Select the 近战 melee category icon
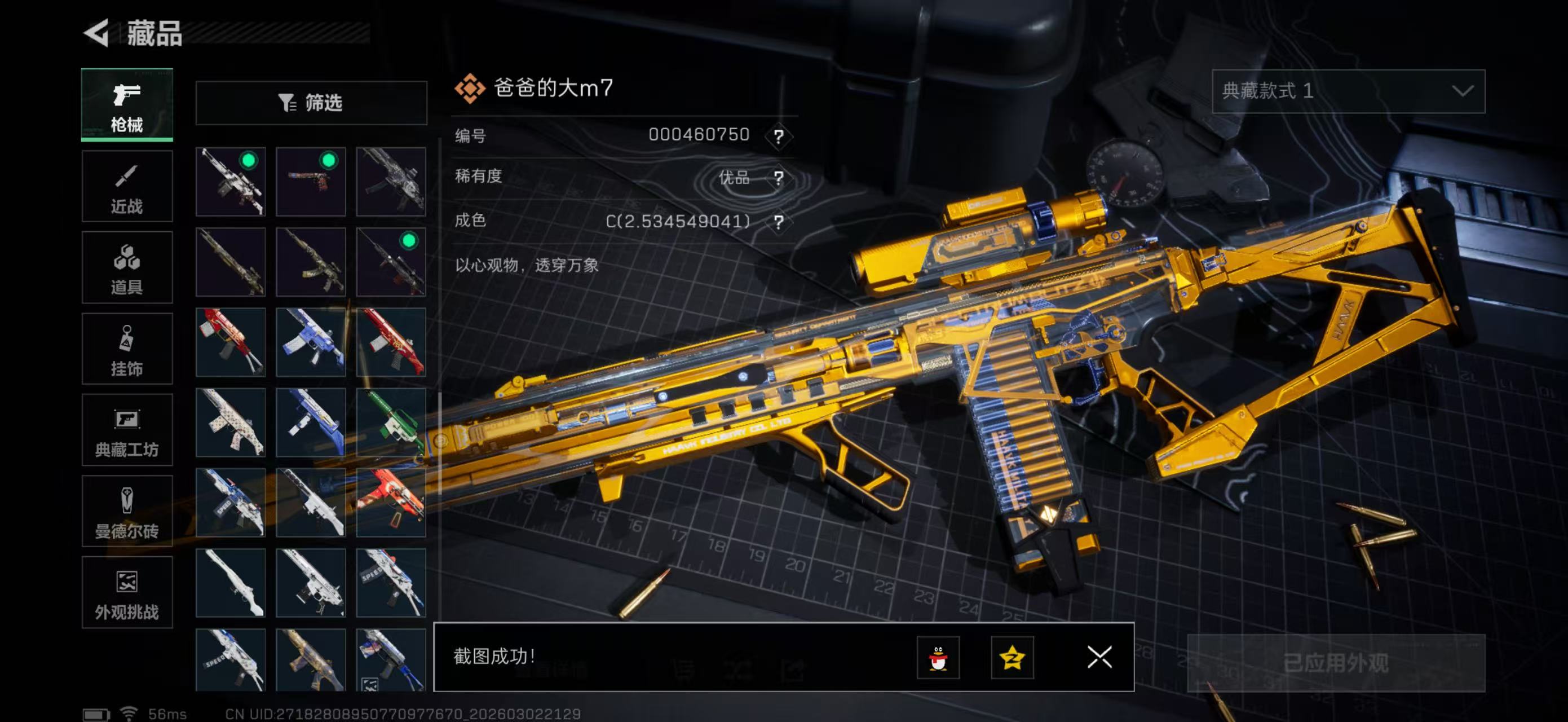 tap(127, 186)
